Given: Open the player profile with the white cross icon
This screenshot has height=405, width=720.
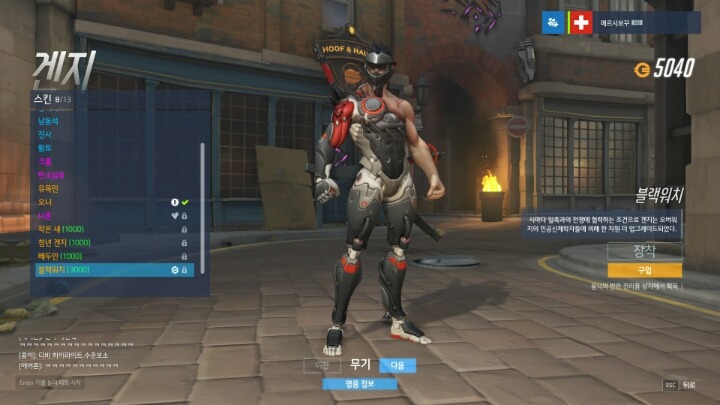Looking at the screenshot, I should point(581,21).
